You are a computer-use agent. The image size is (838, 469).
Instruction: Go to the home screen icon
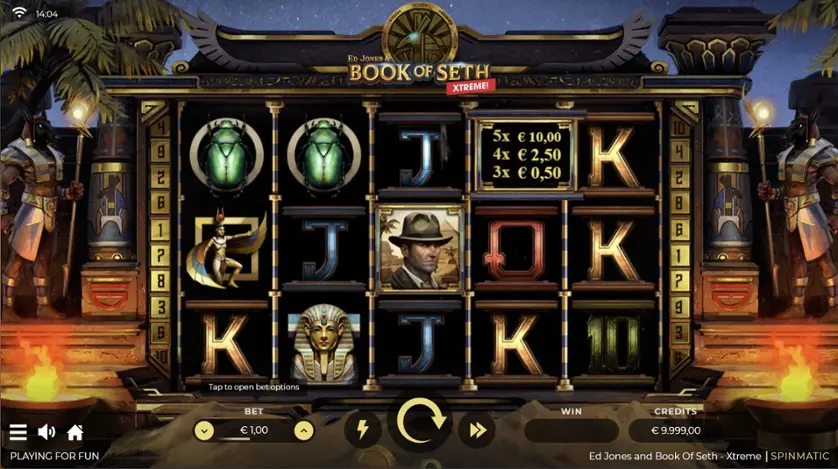[74, 432]
